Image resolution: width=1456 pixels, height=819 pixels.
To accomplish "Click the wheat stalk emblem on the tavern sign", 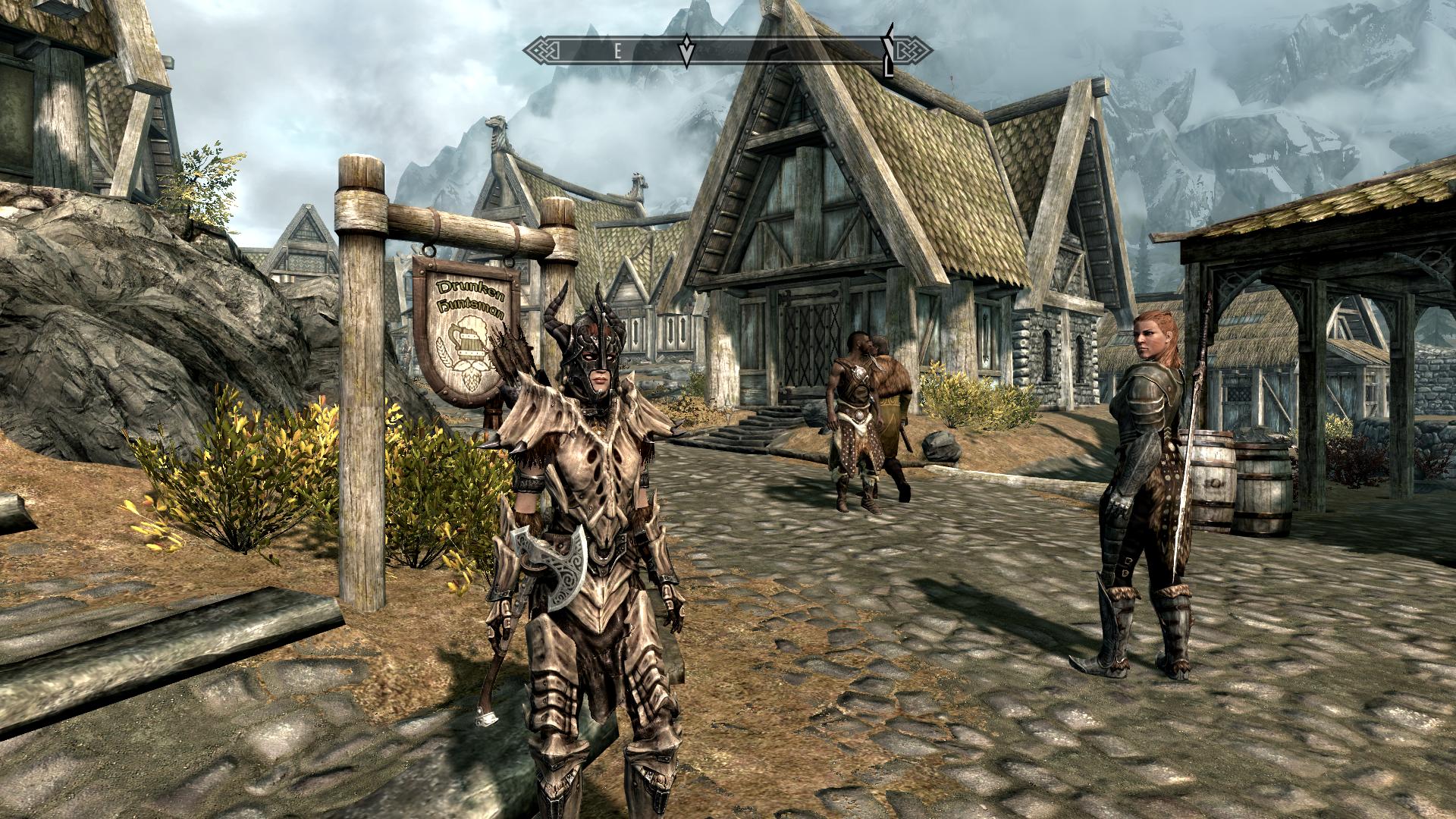I will click(x=444, y=353).
